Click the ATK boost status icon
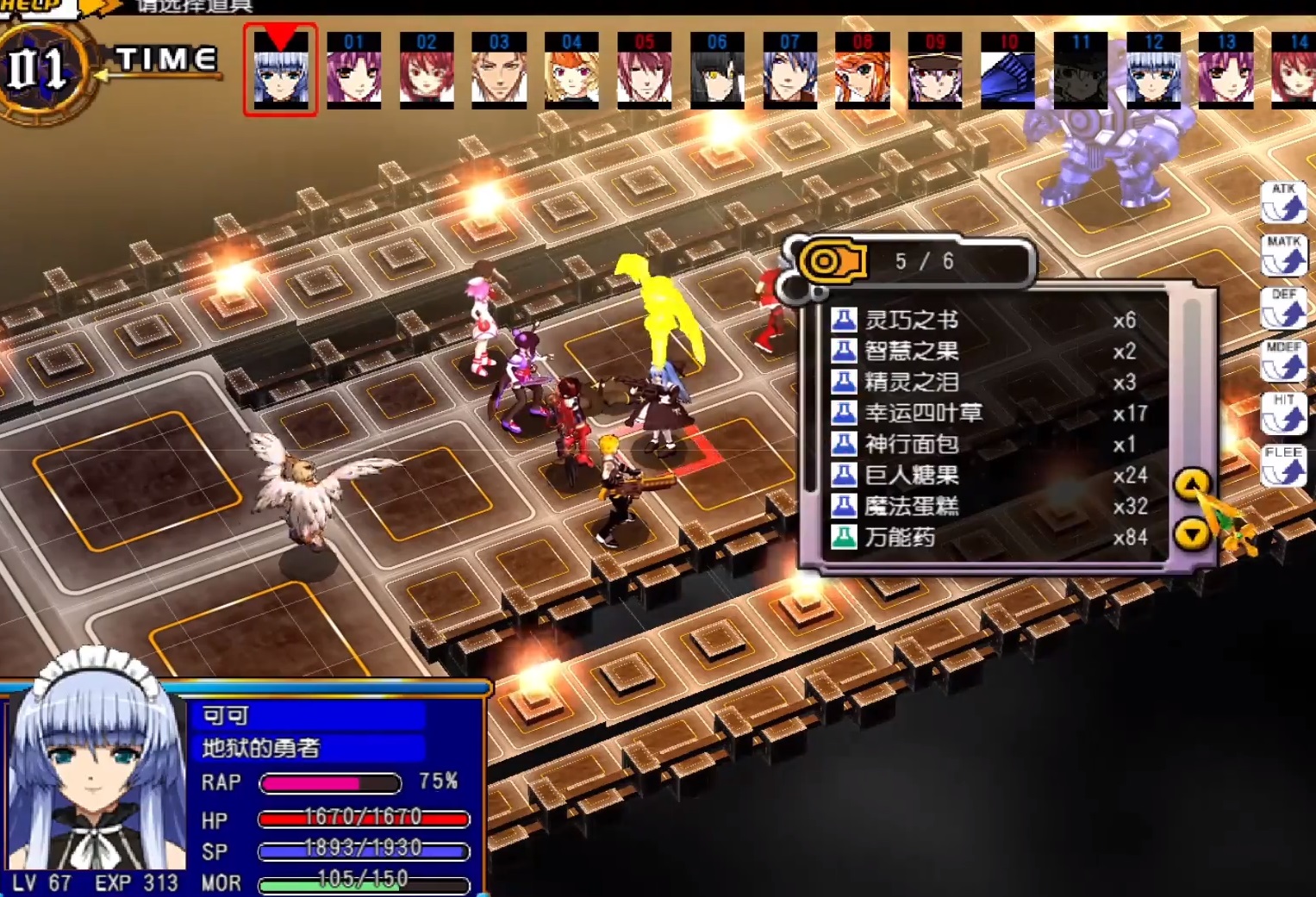1316x897 pixels. [1283, 201]
